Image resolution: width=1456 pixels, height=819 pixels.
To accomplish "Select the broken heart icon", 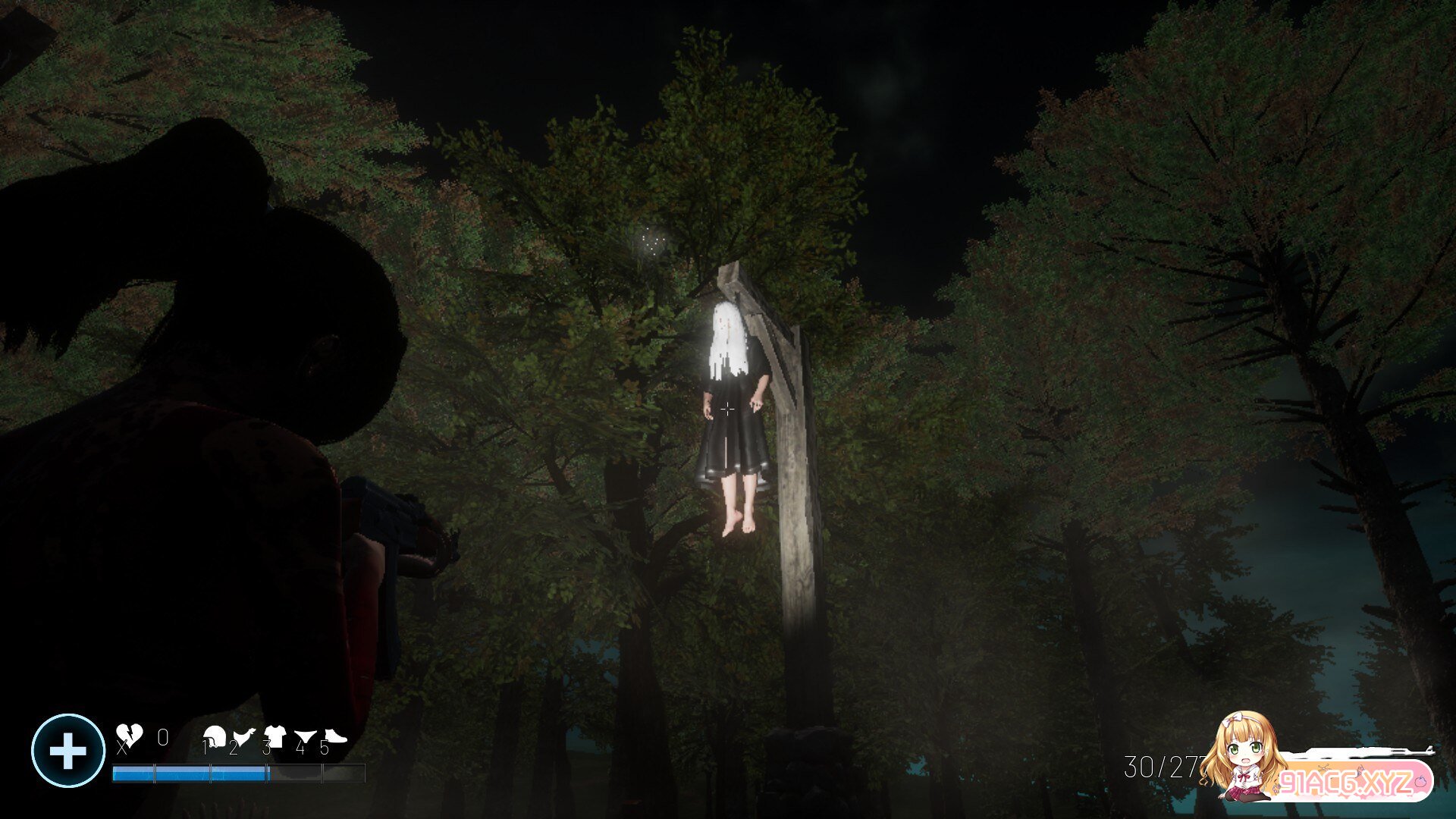I will pyautogui.click(x=129, y=734).
